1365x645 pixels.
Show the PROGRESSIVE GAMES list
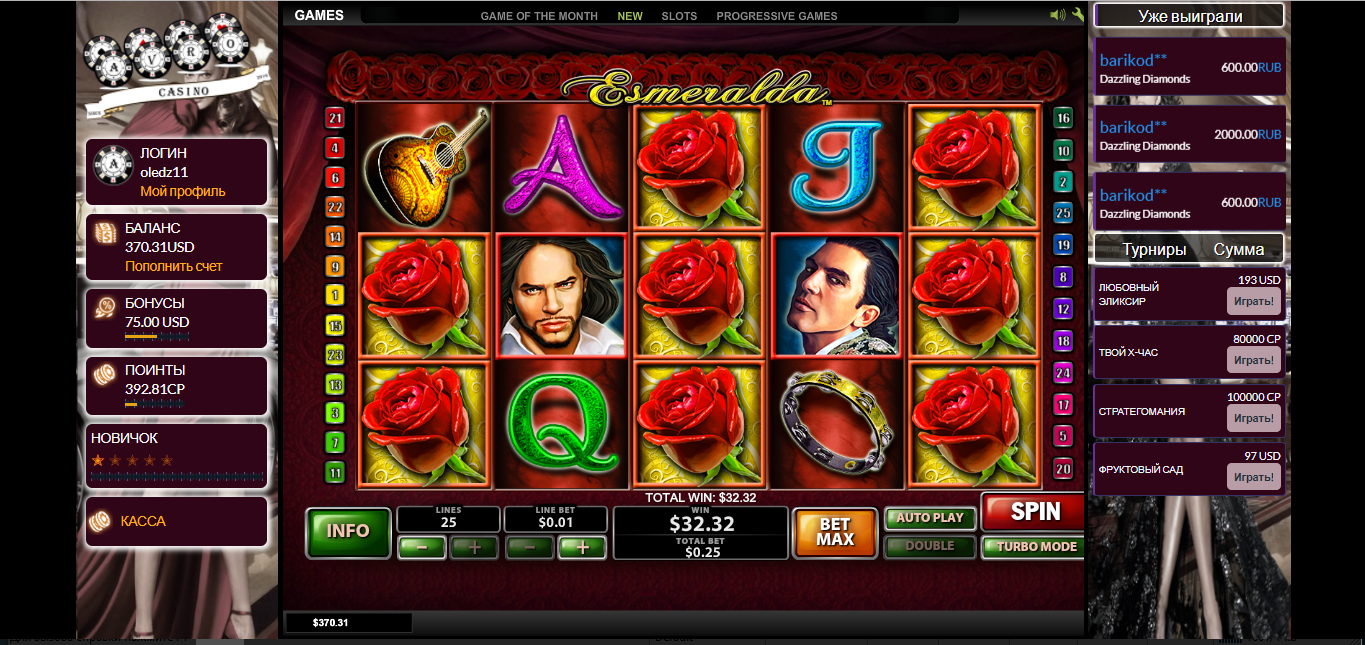click(x=777, y=16)
